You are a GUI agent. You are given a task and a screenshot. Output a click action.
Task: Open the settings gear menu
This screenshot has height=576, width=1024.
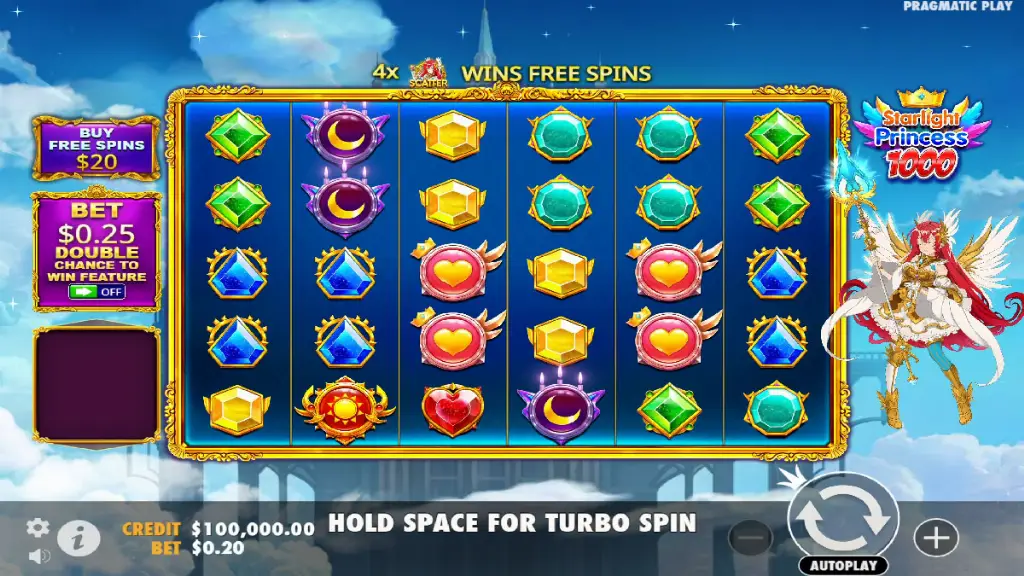(38, 527)
